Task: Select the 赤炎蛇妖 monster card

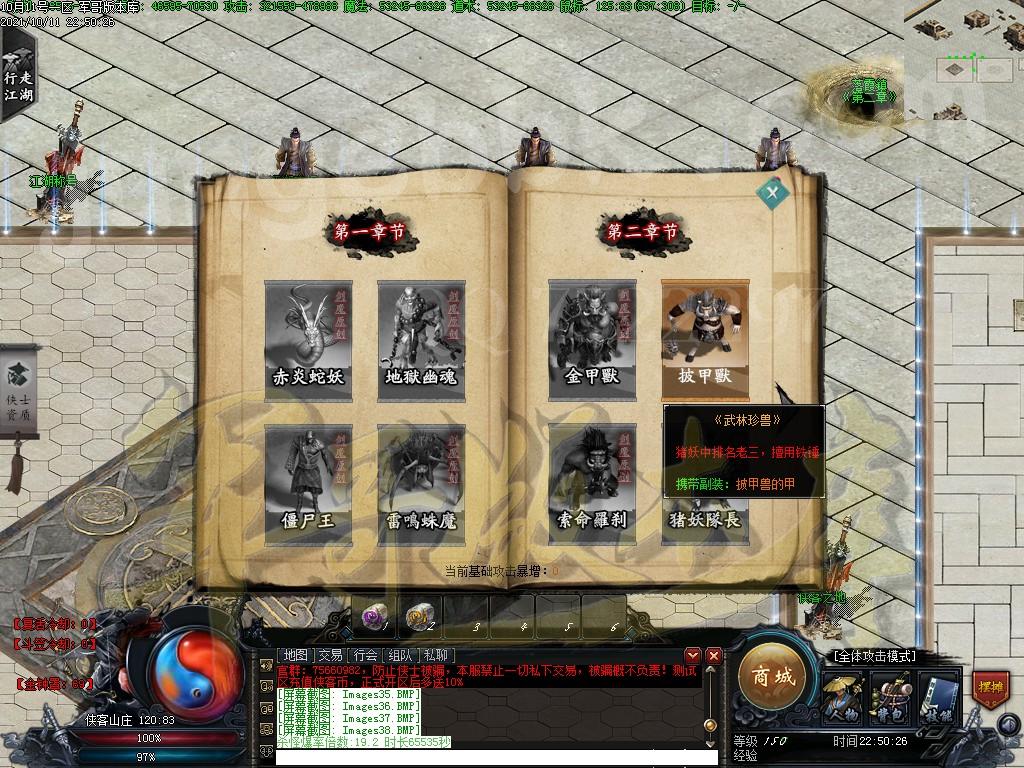Action: pyautogui.click(x=308, y=337)
